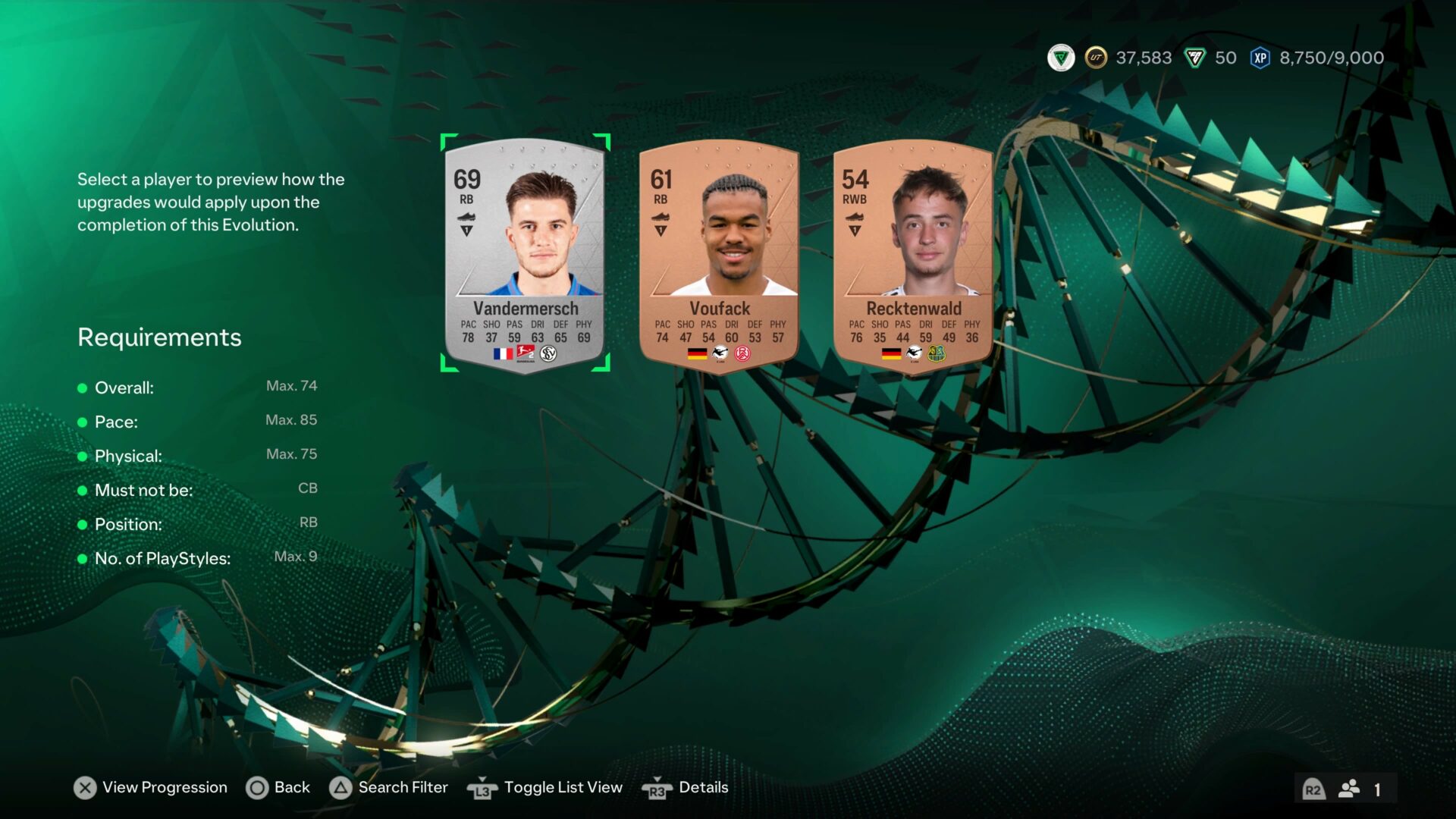Viewport: 1456px width, 819px height.
Task: Show player Details
Action: click(x=686, y=788)
